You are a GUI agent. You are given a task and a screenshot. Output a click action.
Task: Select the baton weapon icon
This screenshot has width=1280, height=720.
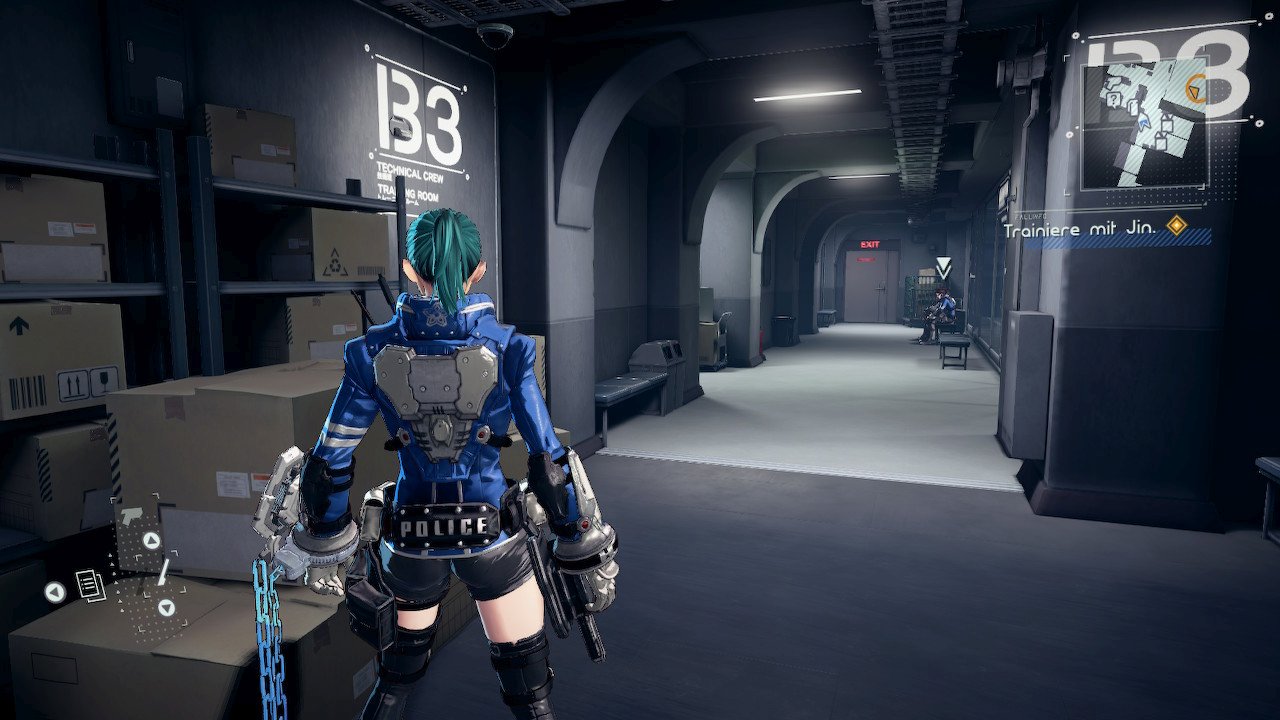click(161, 573)
